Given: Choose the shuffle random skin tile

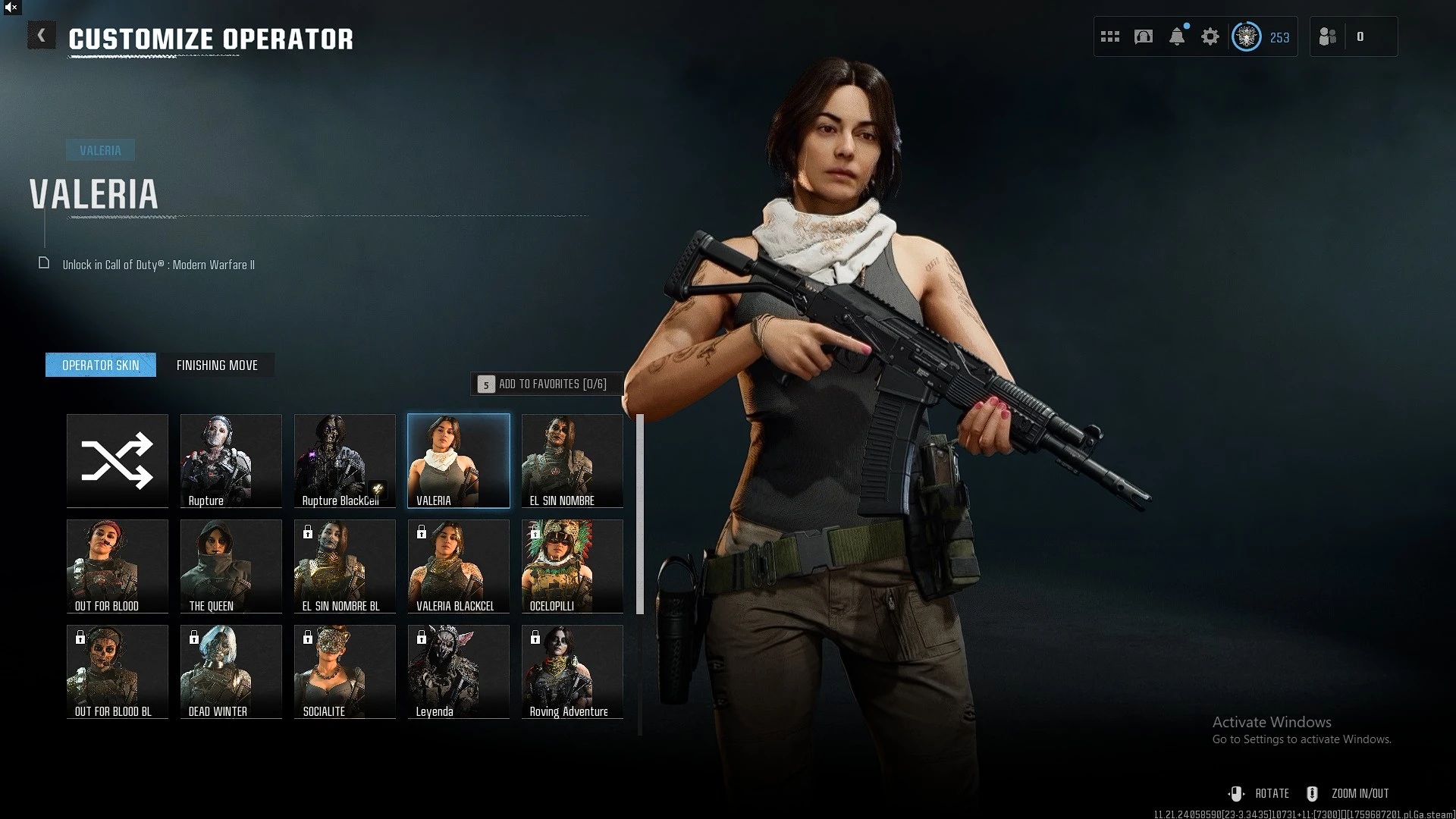Looking at the screenshot, I should coord(118,460).
